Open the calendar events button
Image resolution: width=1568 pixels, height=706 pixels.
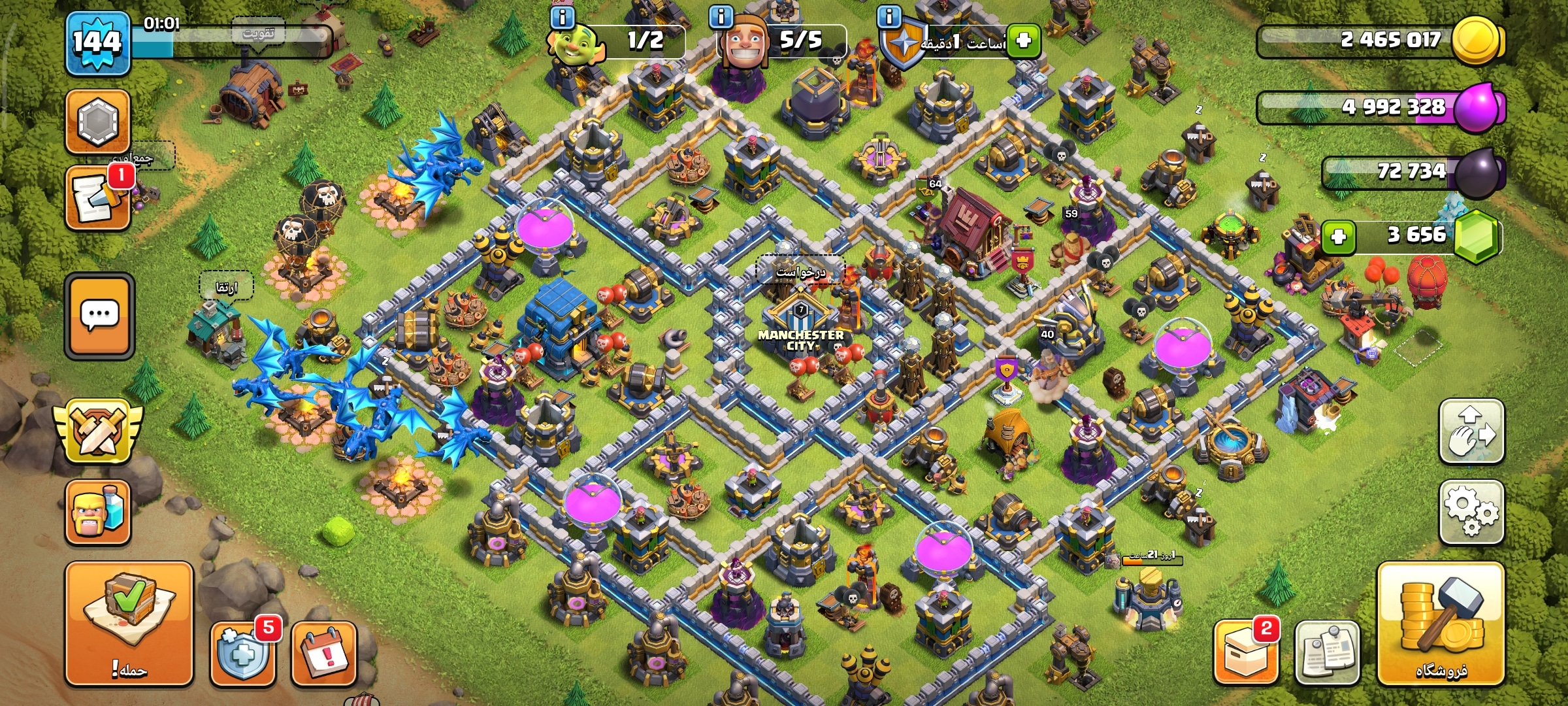pyautogui.click(x=324, y=652)
